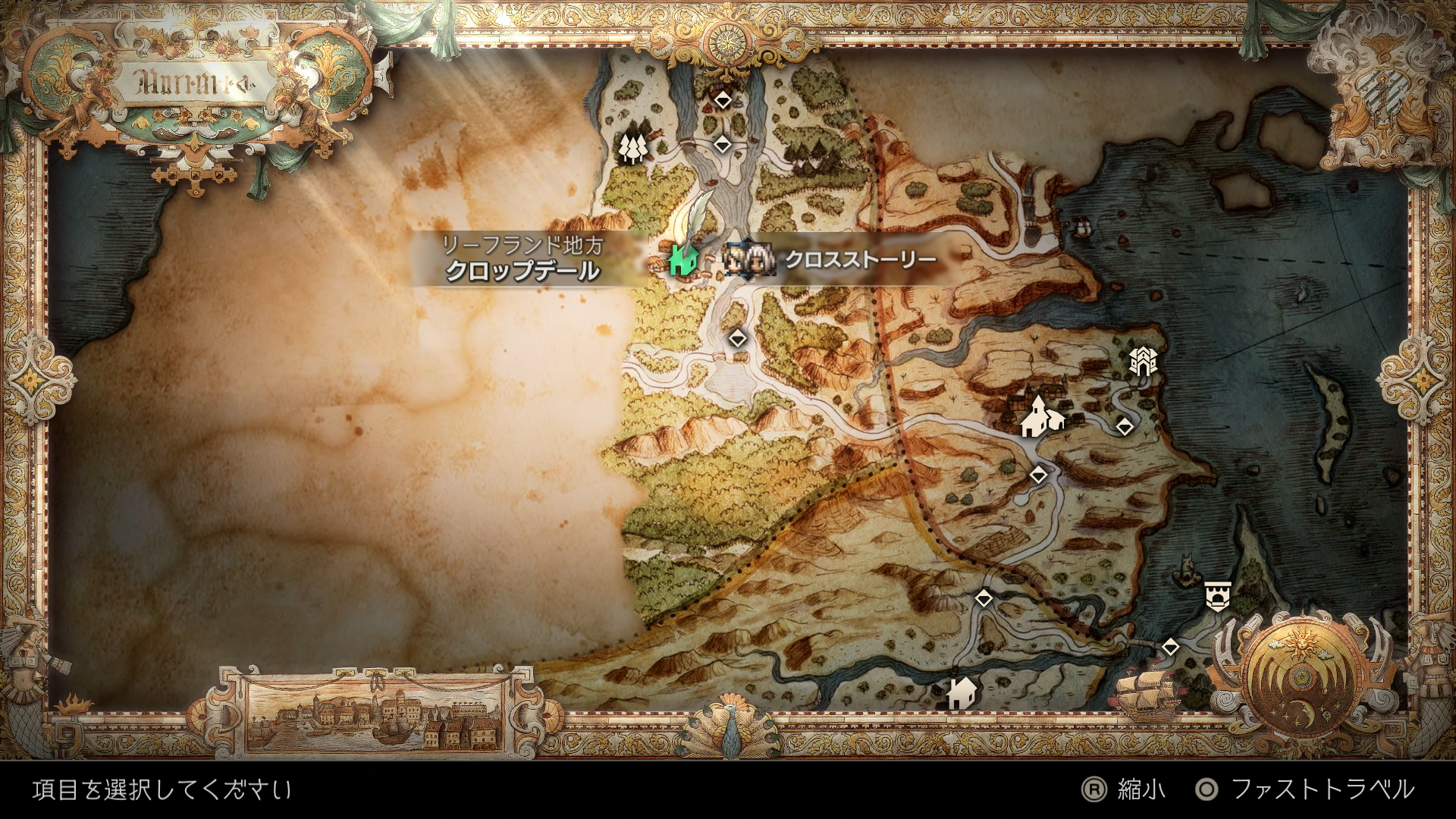Image resolution: width=1456 pixels, height=819 pixels.
Task: Select the white church town marker
Action: (1037, 418)
